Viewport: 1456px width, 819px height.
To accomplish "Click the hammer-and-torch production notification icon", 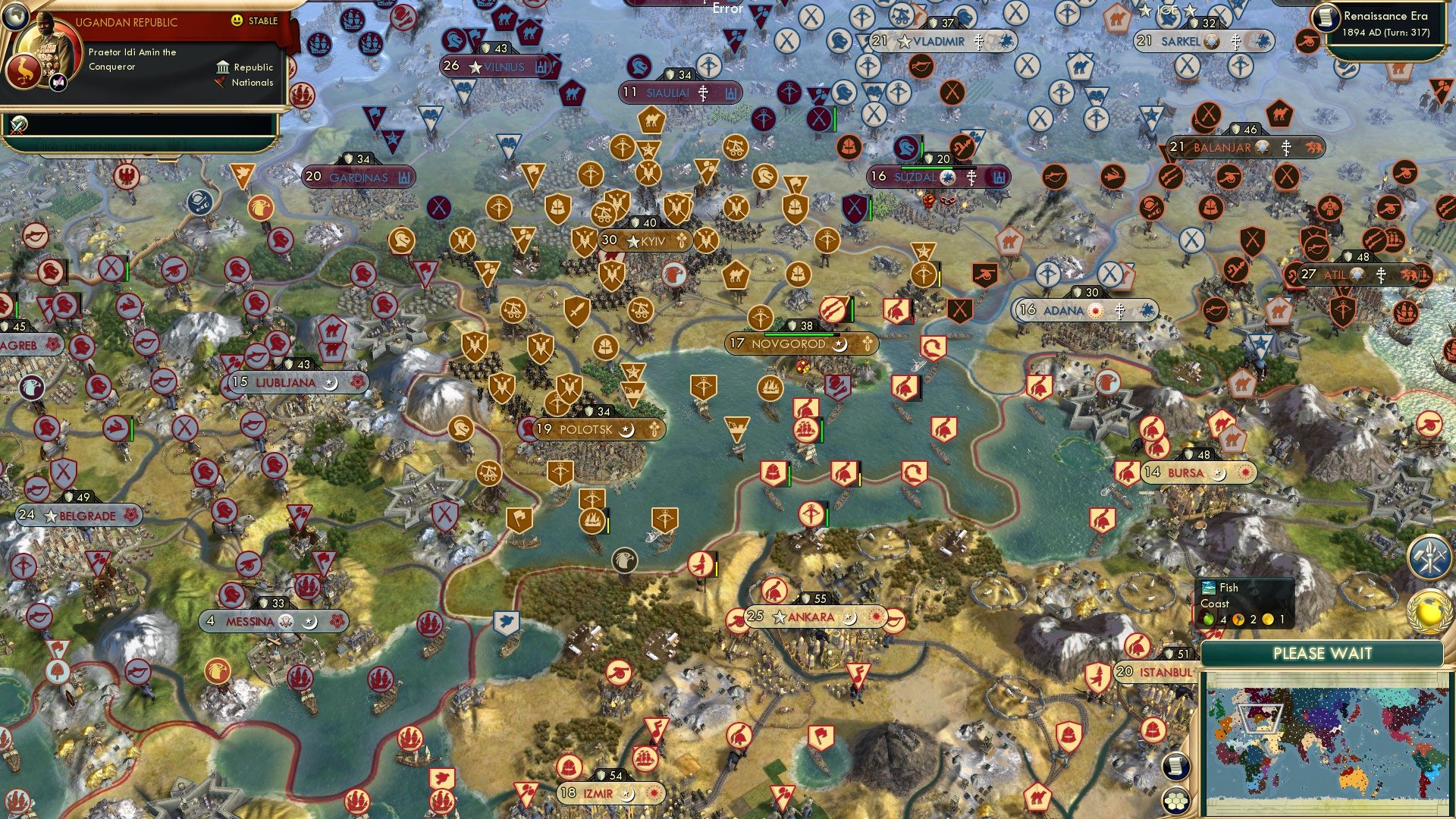I will pyautogui.click(x=1430, y=557).
